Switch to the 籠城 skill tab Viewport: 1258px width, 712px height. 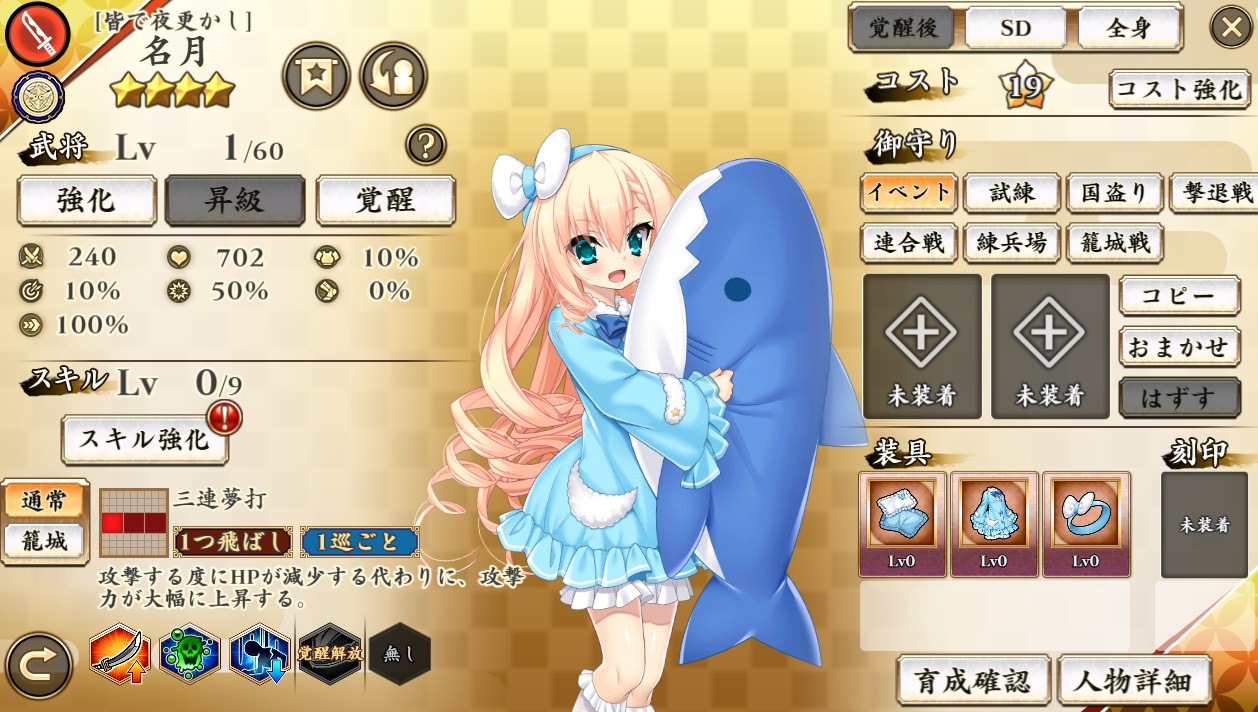click(x=44, y=542)
